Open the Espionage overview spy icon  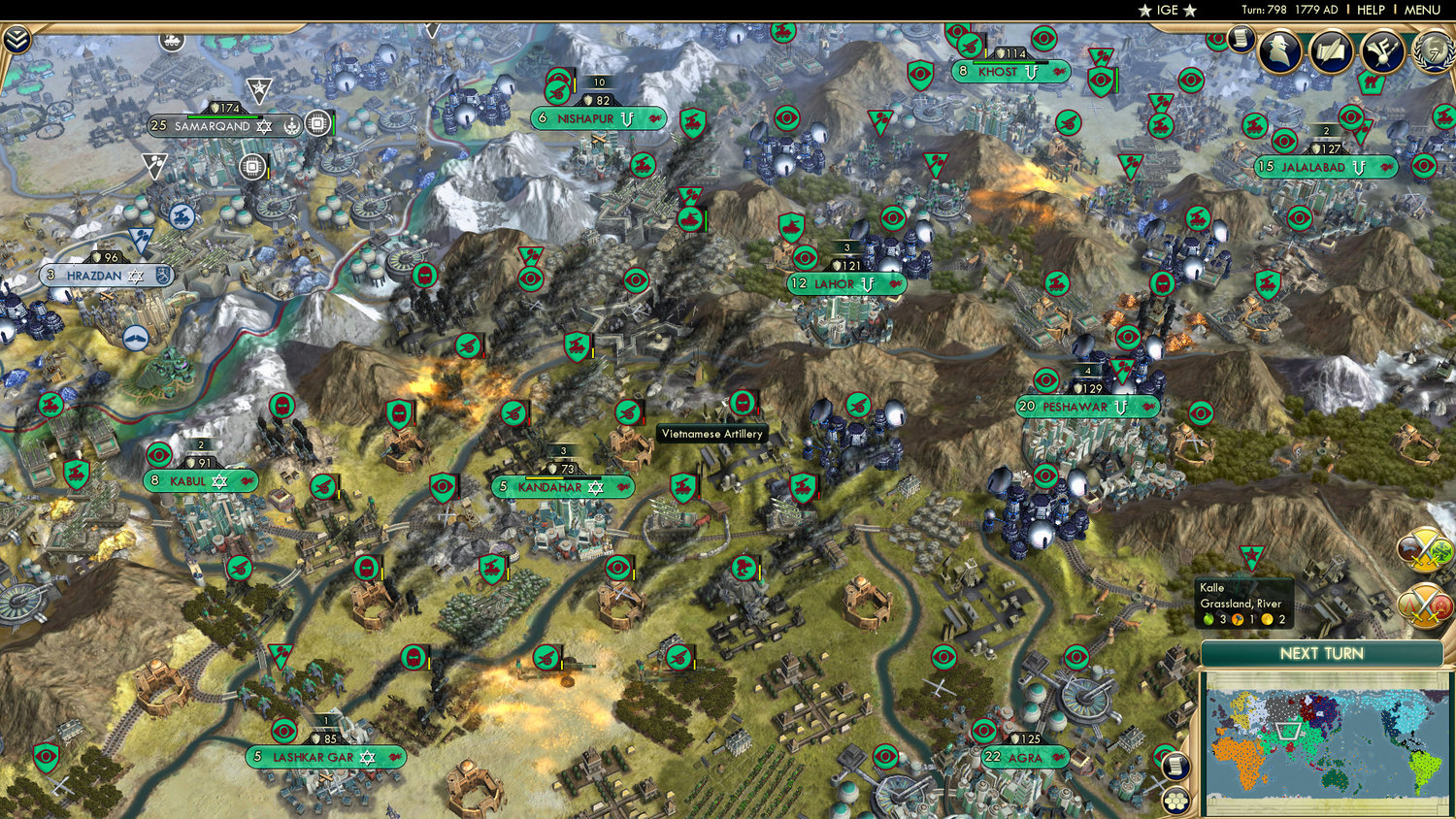tap(1280, 51)
